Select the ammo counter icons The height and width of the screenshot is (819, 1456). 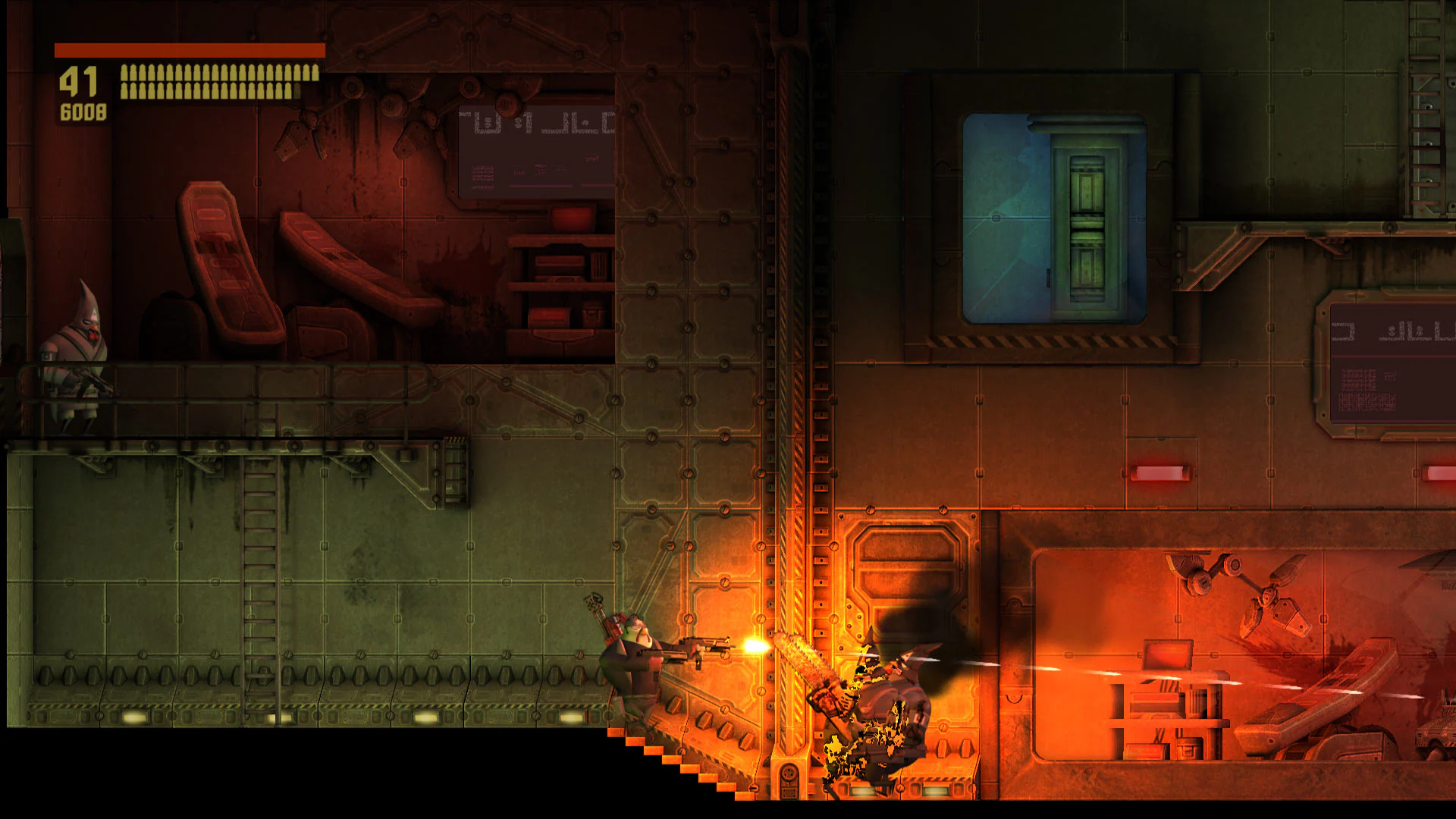click(216, 80)
